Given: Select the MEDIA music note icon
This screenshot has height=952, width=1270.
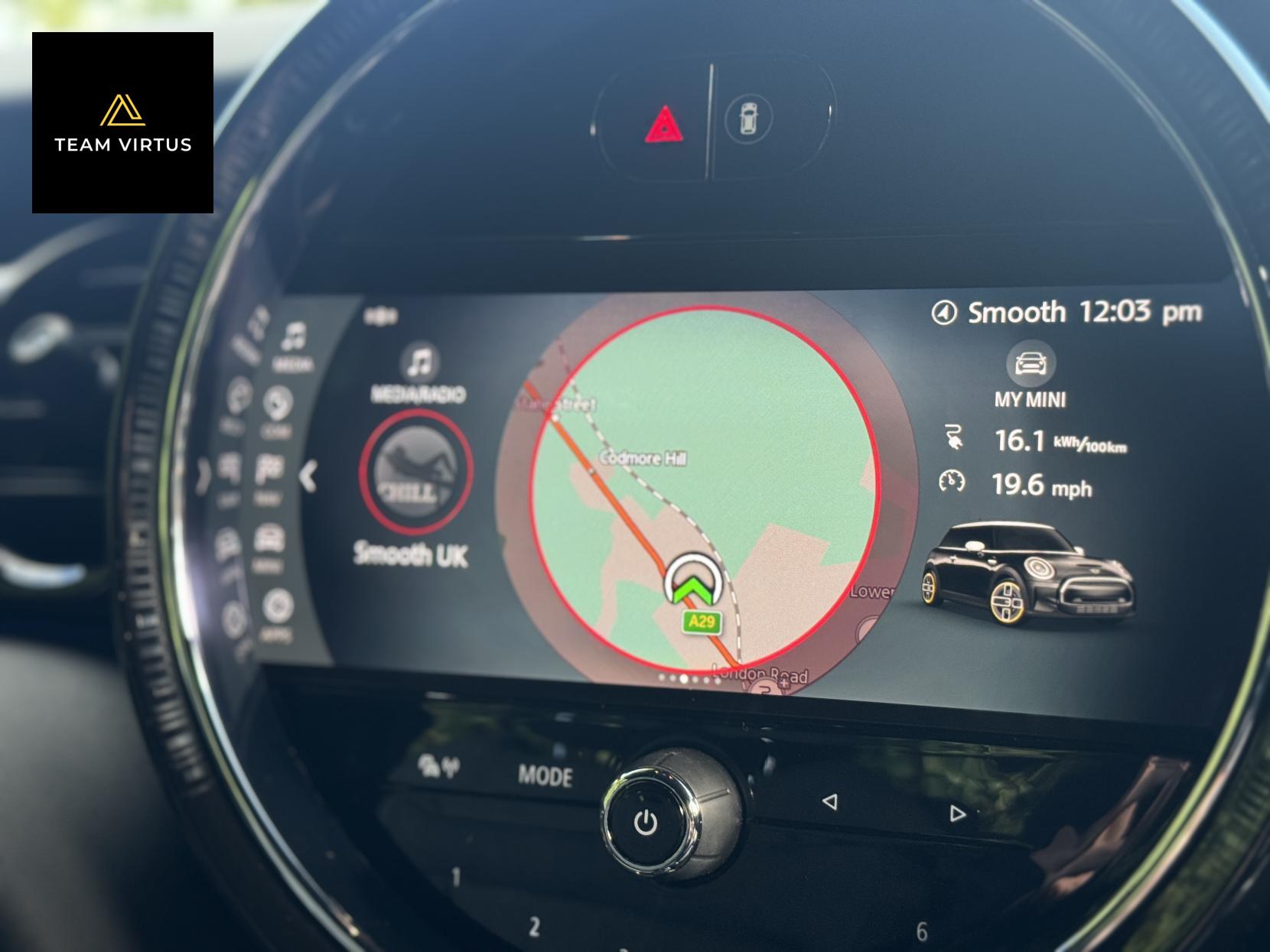Looking at the screenshot, I should 295,336.
